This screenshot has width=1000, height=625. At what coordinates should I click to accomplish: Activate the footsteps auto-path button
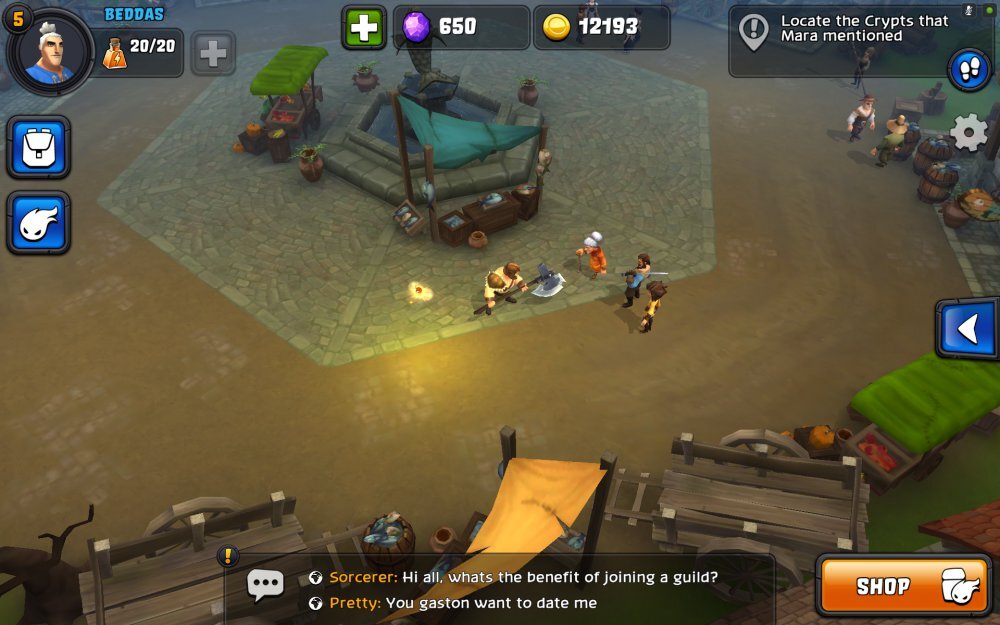pos(969,70)
